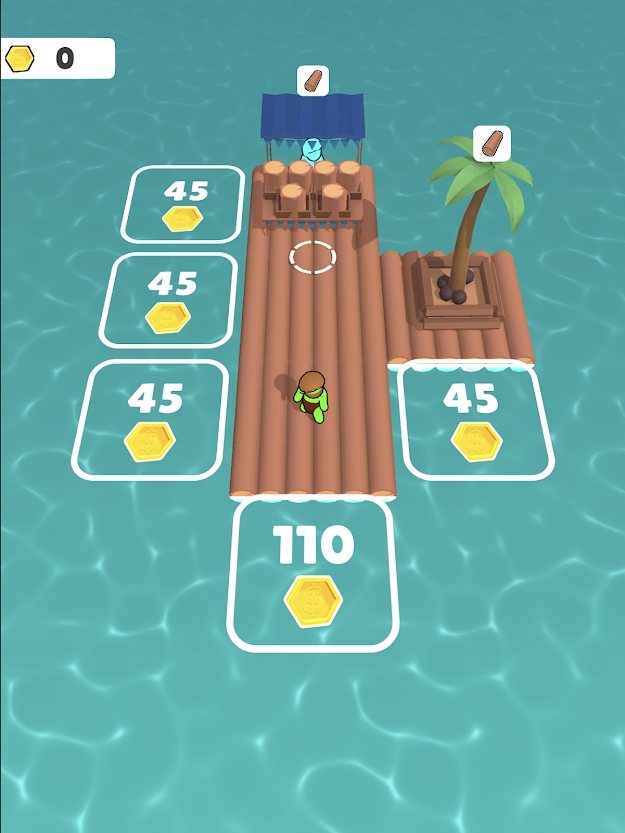Tap the log icon above the blue canopy stall
Viewport: 625px width, 833px height.
pos(313,80)
